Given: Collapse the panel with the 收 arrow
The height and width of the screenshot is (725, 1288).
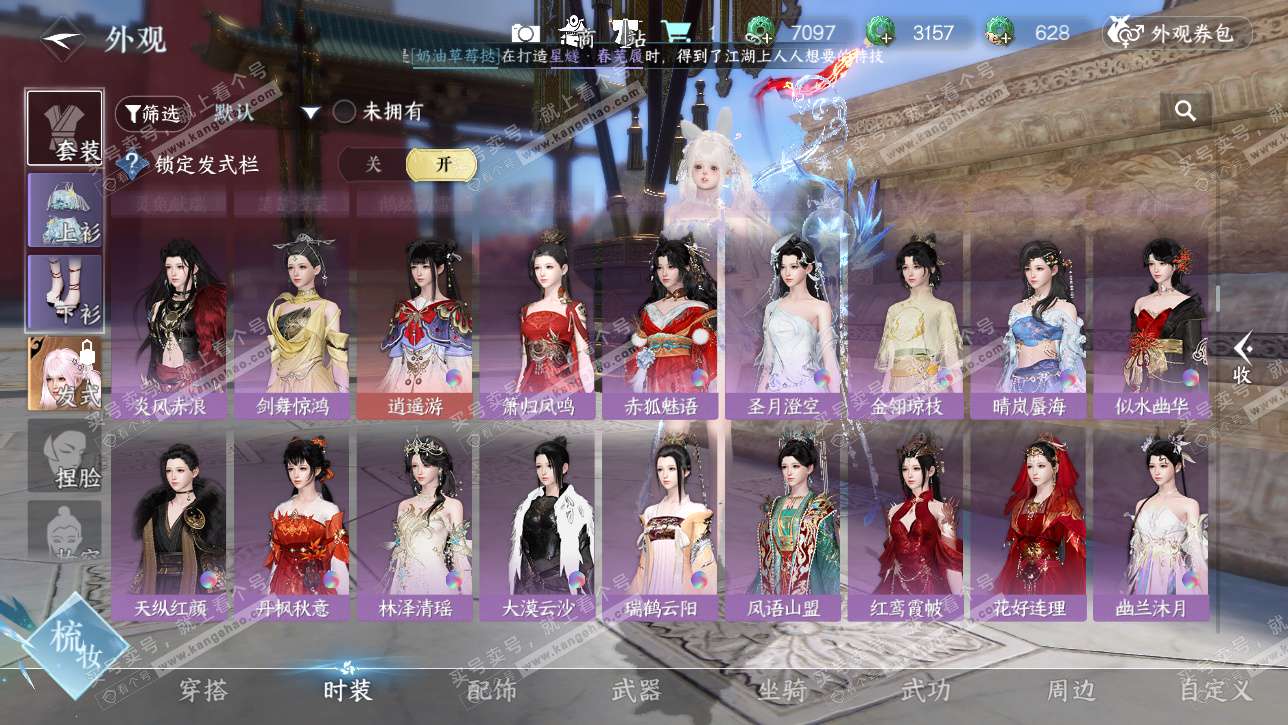Looking at the screenshot, I should pos(1242,358).
